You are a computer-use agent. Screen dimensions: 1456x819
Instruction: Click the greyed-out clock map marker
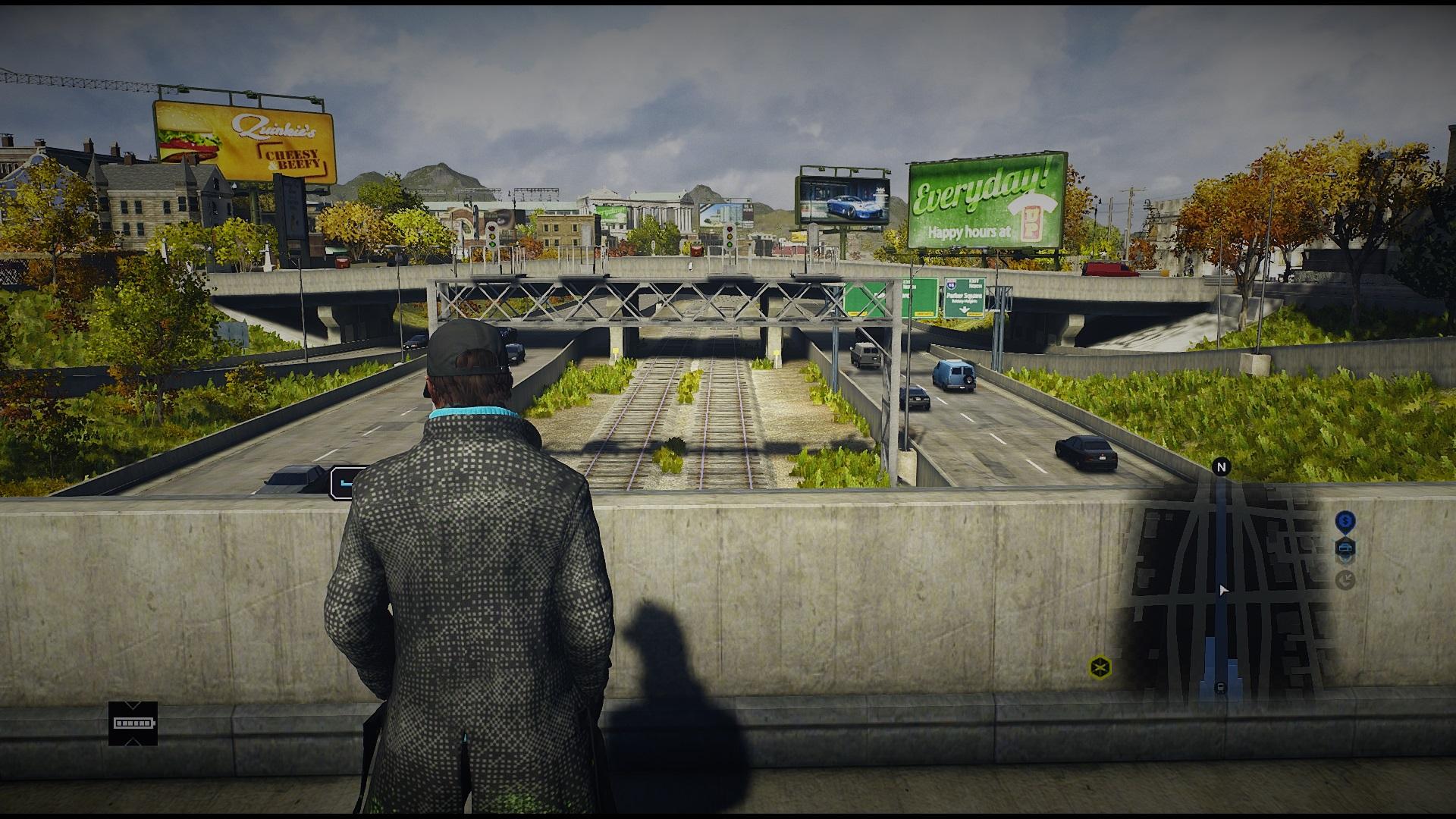1345,580
